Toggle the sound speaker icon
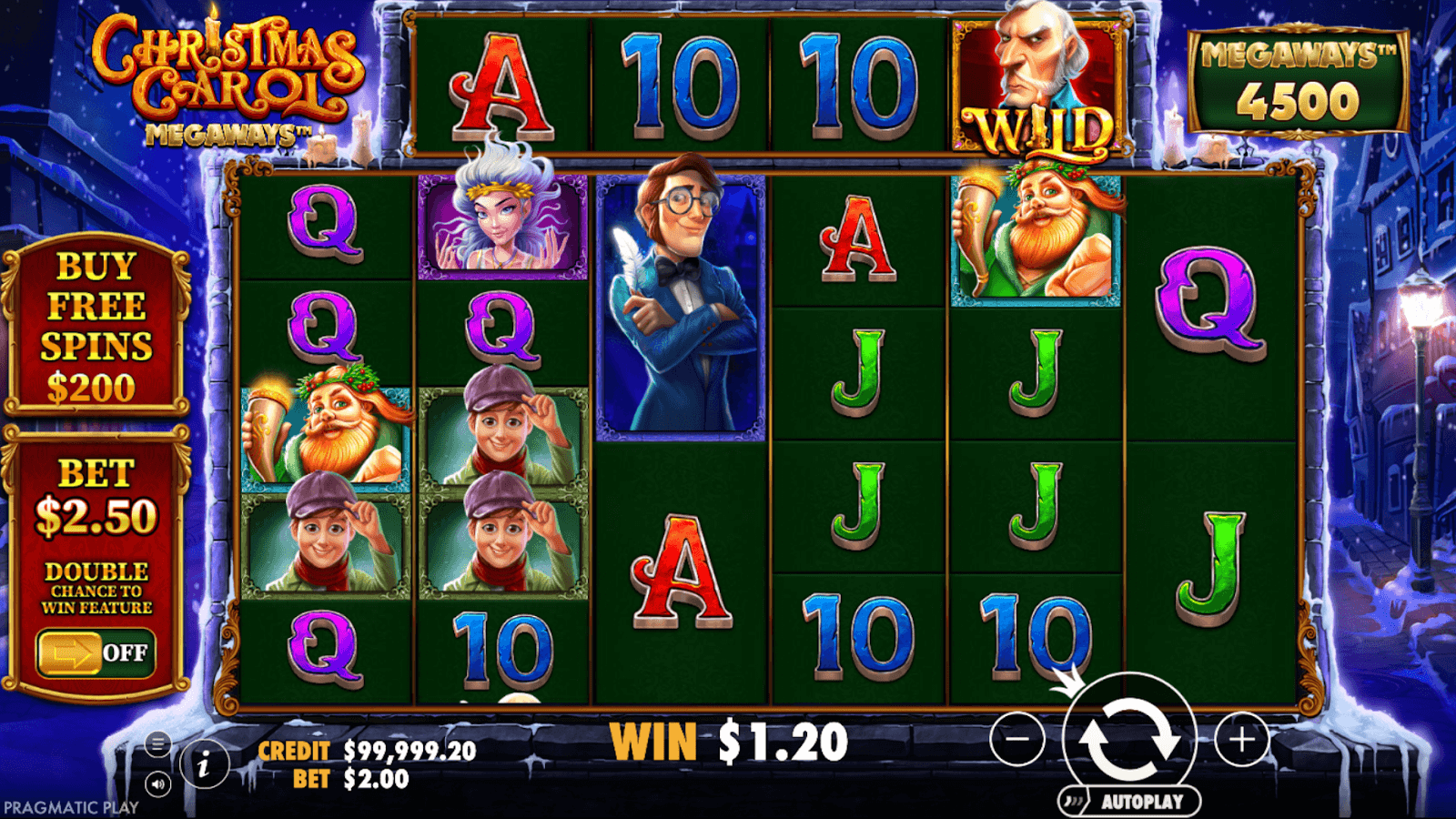1456x819 pixels. coord(157,784)
